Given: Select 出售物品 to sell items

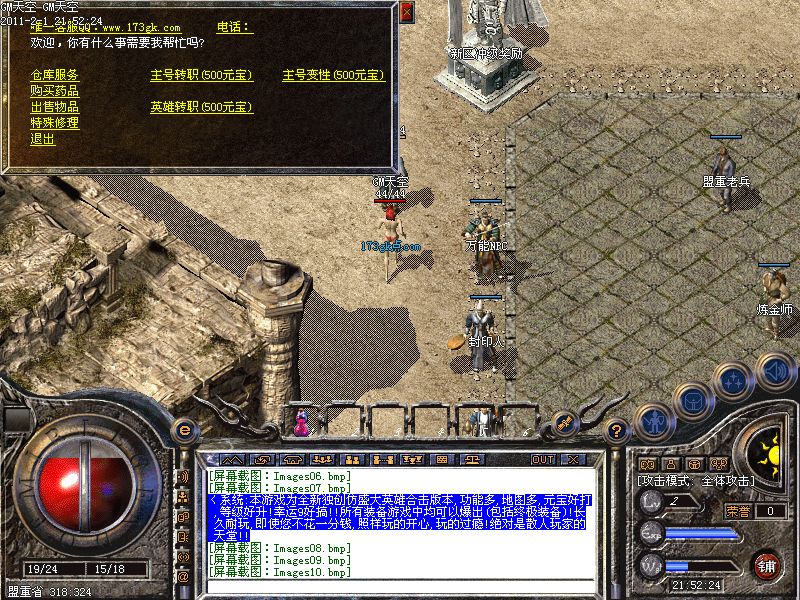Looking at the screenshot, I should 54,107.
